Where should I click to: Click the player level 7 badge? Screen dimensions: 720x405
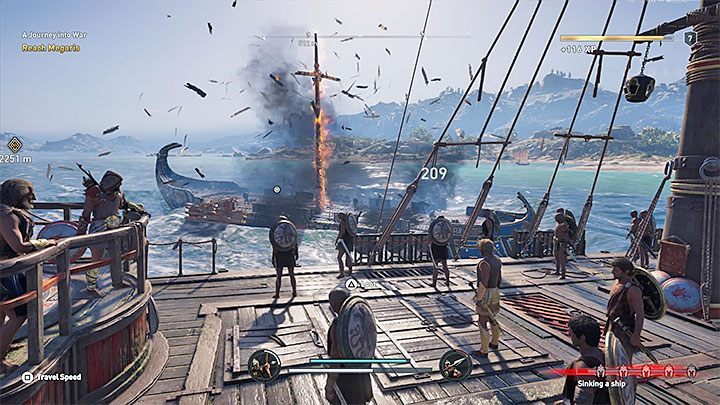pos(689,38)
